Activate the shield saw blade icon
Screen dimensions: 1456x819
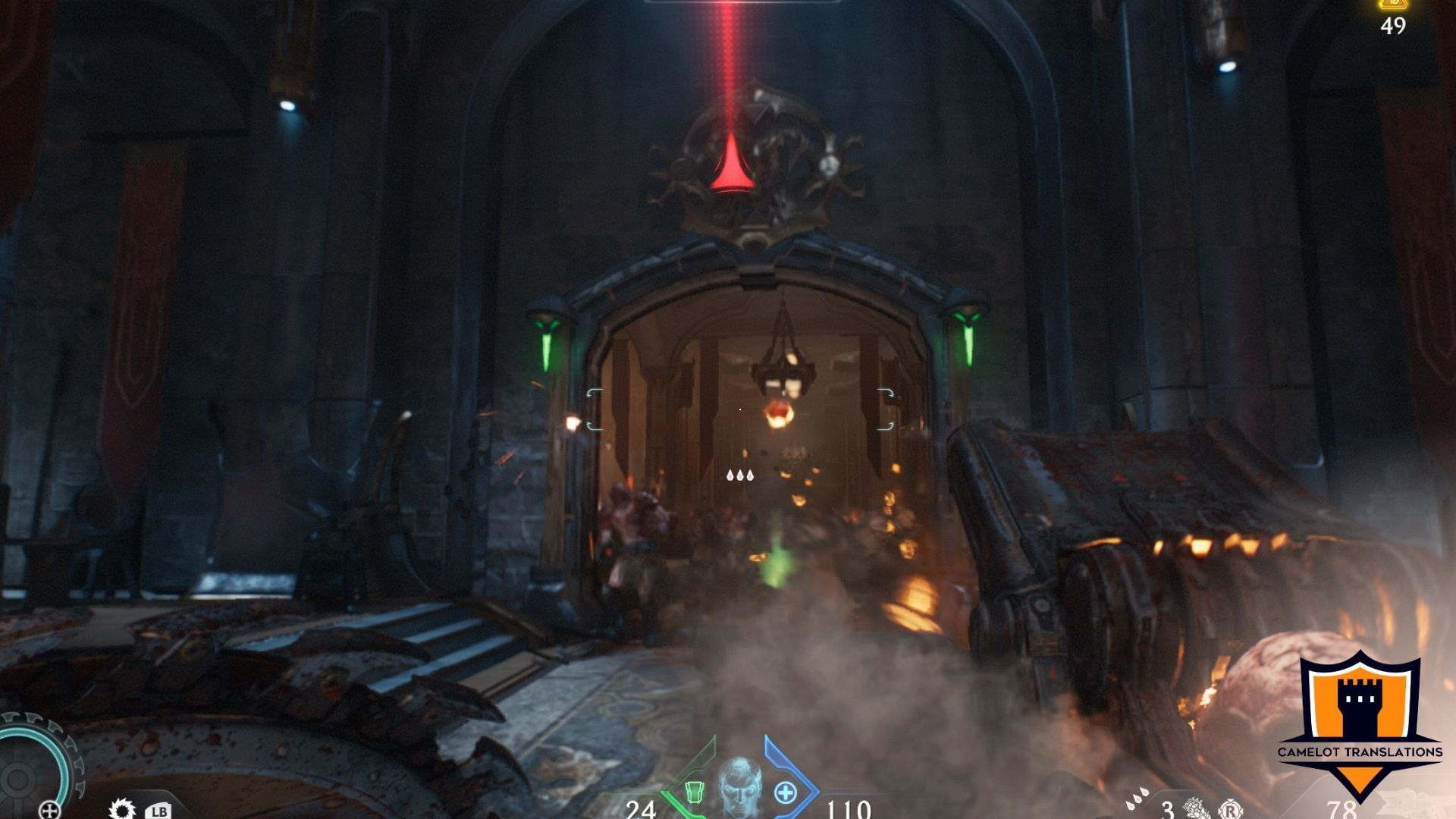[x=121, y=809]
